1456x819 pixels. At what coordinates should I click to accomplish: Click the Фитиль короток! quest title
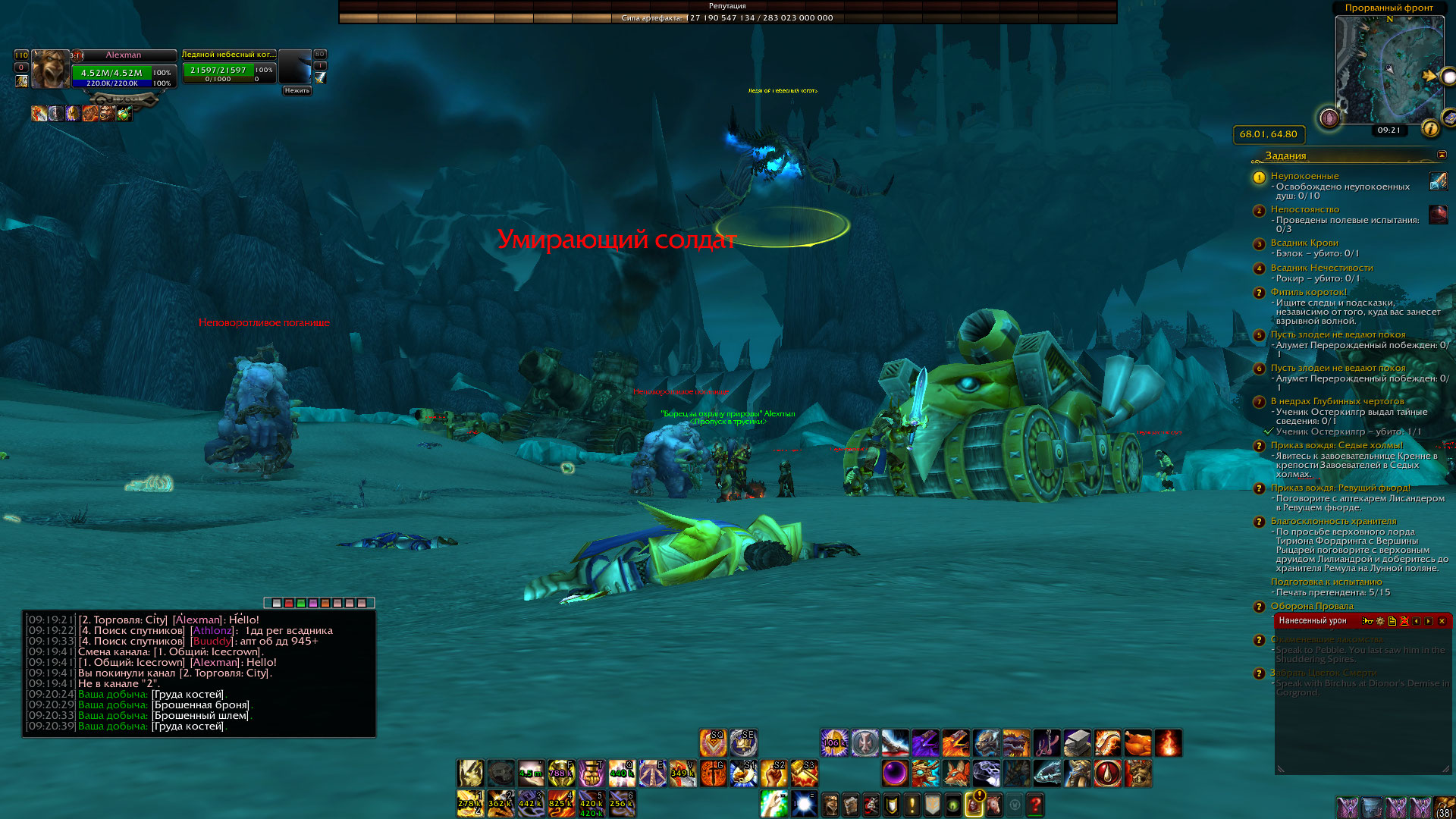coord(1308,292)
